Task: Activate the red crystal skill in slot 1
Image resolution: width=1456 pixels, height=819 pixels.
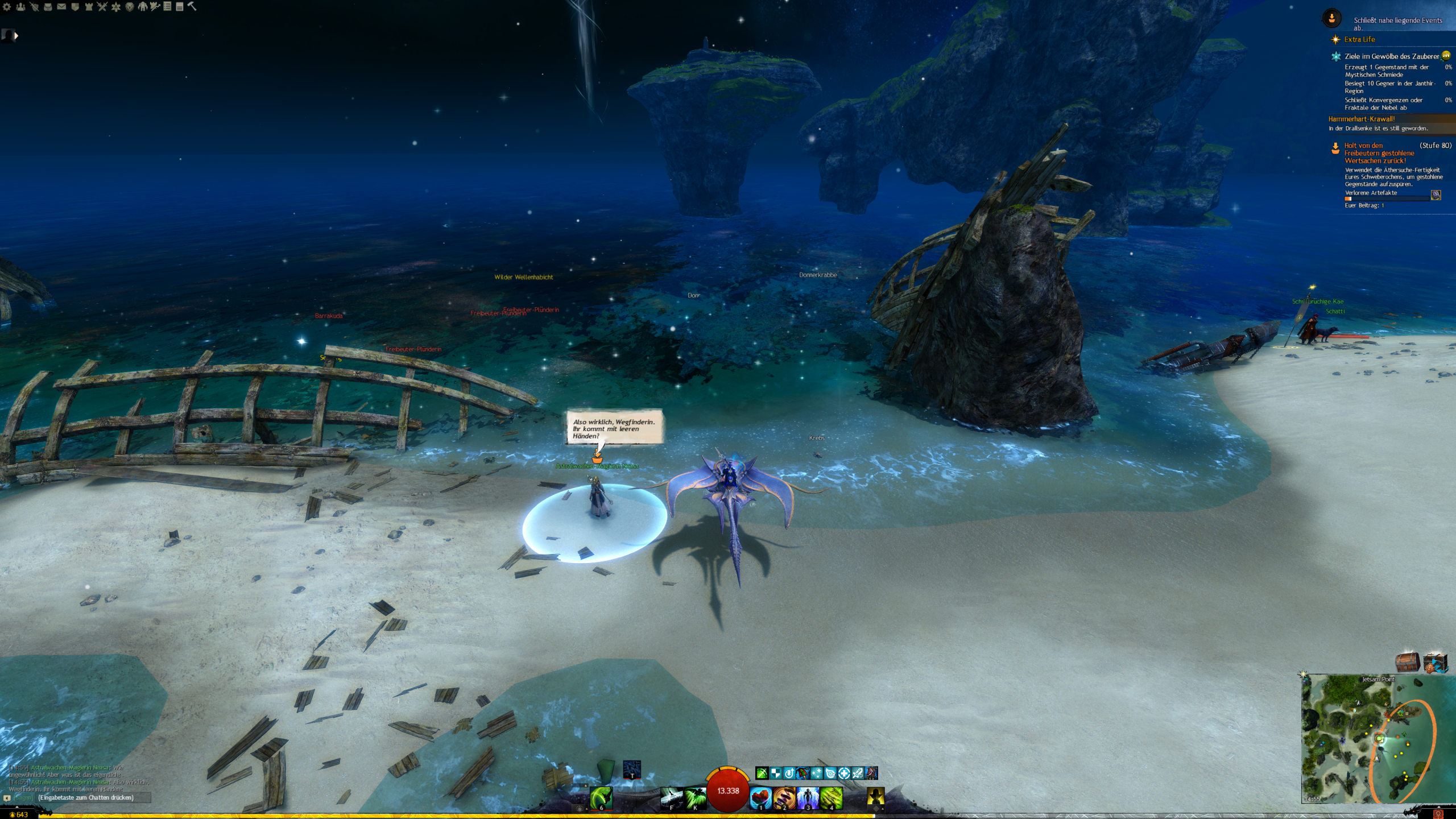Action: (760, 798)
